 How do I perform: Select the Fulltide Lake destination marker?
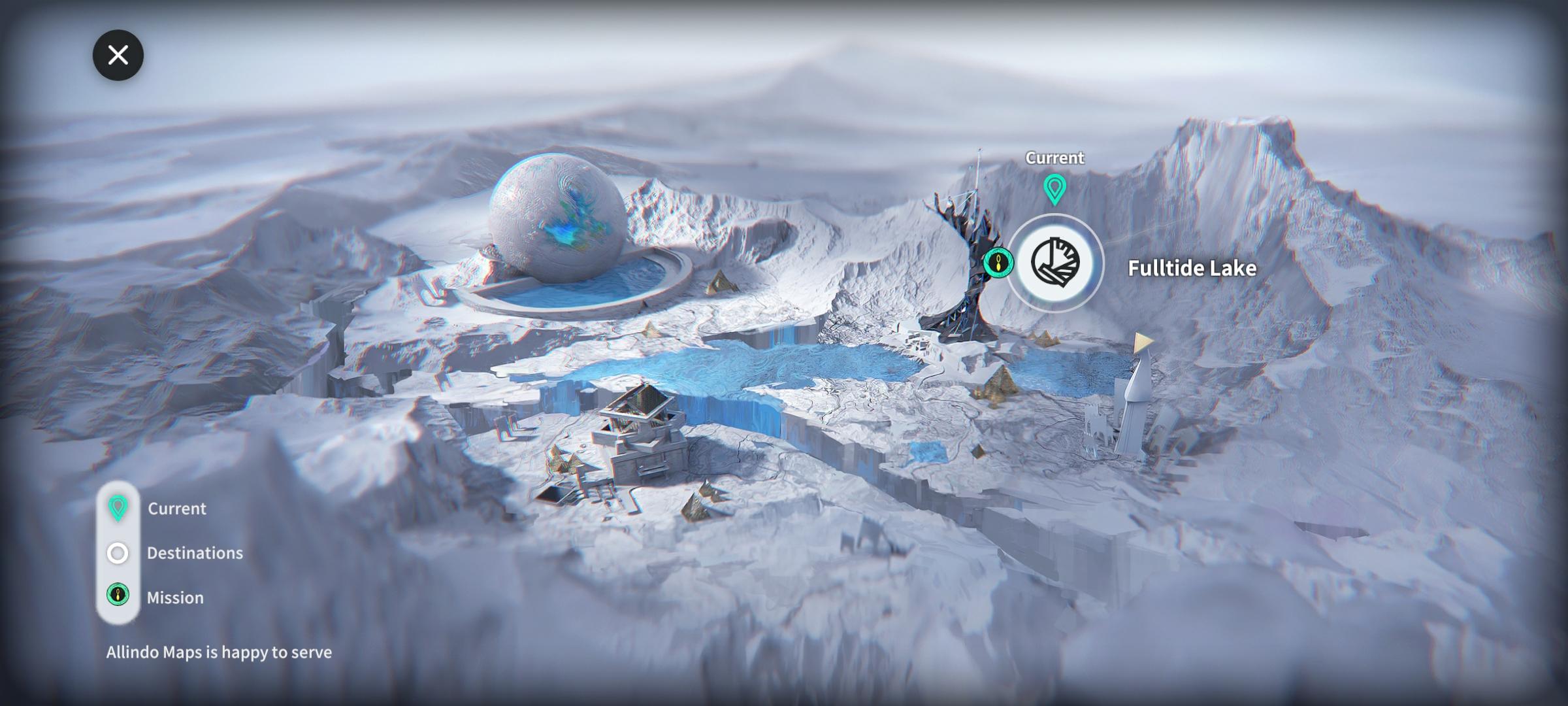coord(1055,263)
